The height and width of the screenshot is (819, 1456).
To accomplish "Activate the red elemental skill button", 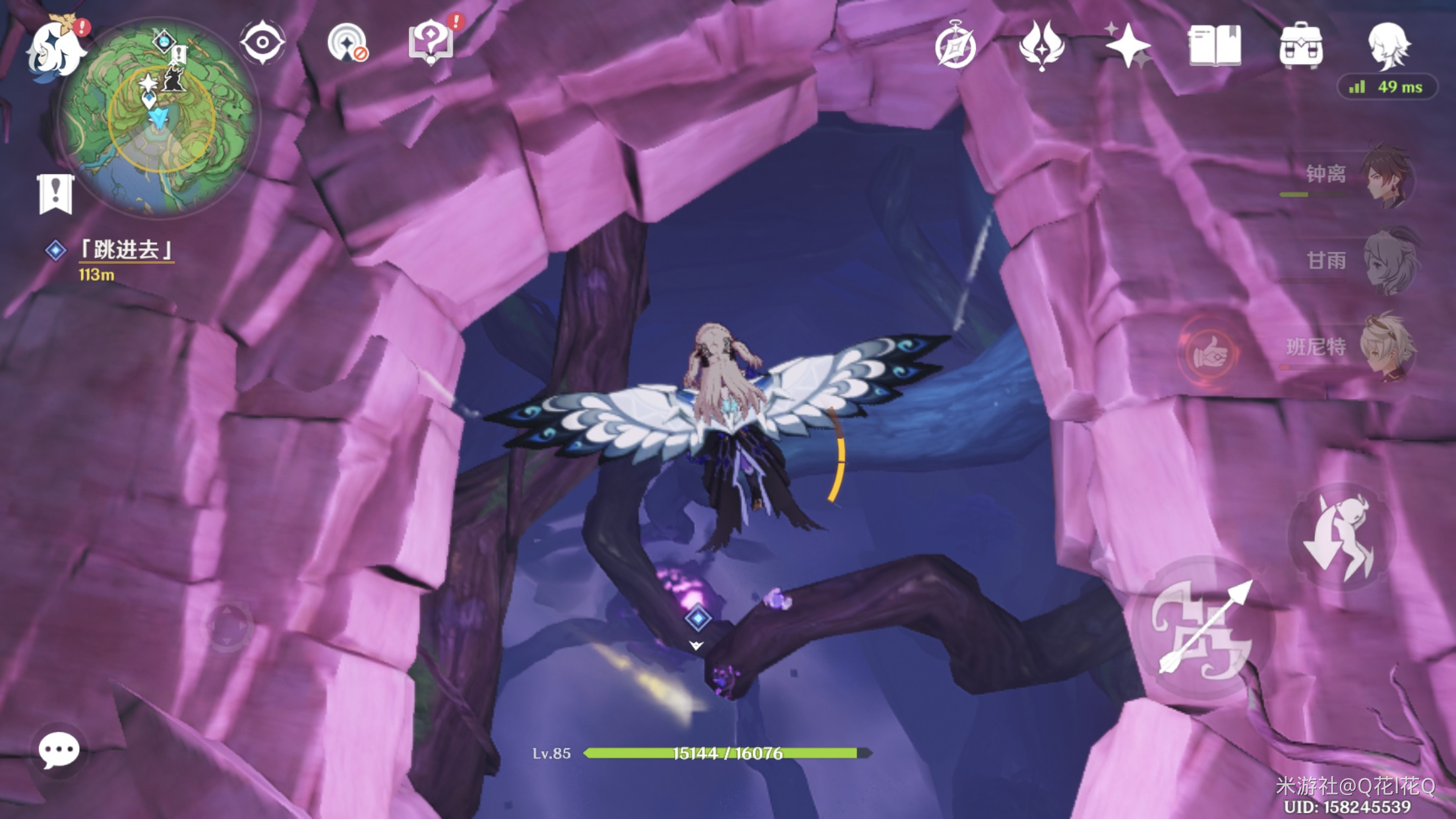I will (1209, 355).
